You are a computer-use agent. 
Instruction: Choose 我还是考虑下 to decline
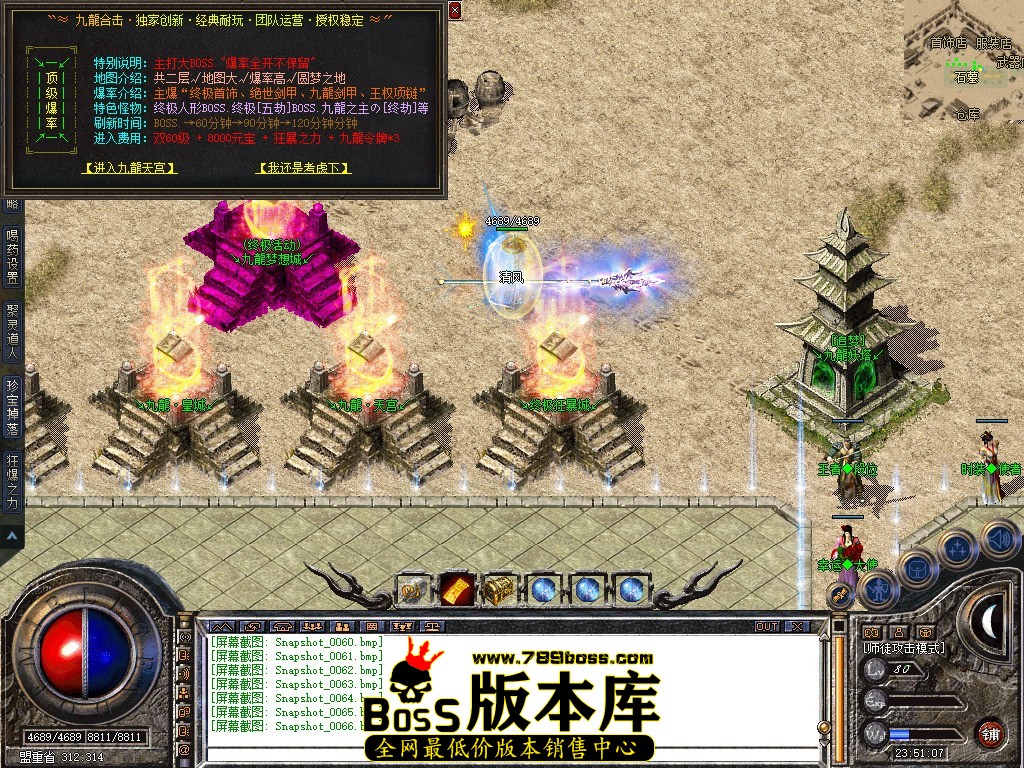pos(304,168)
